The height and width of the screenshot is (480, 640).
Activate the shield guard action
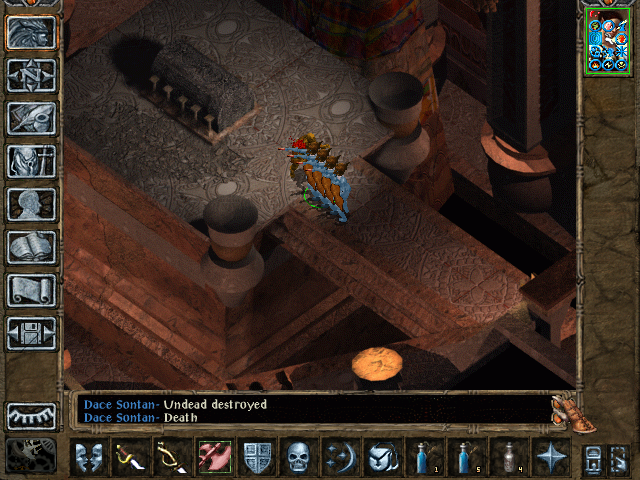point(257,457)
